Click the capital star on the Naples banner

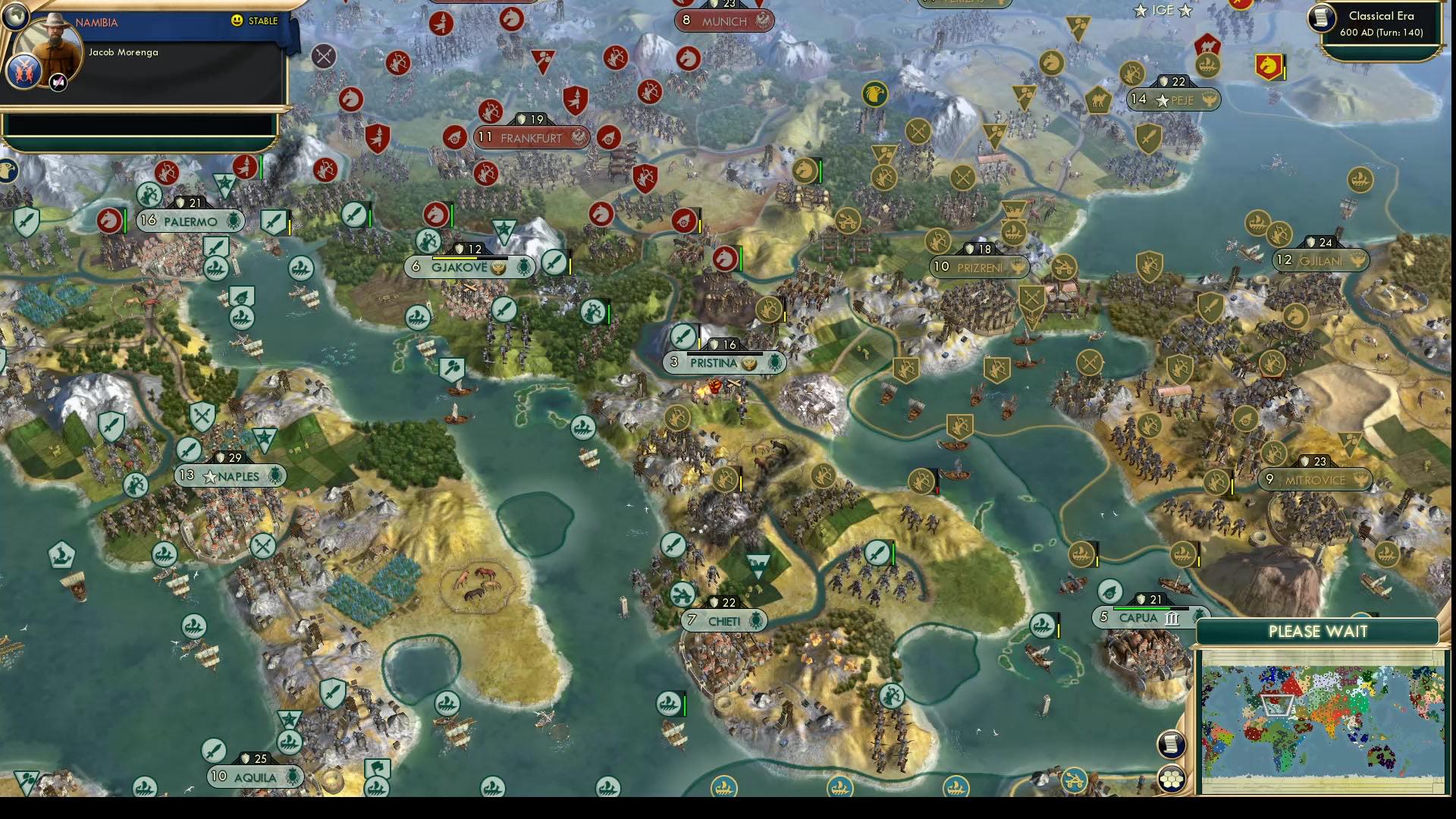[x=210, y=478]
